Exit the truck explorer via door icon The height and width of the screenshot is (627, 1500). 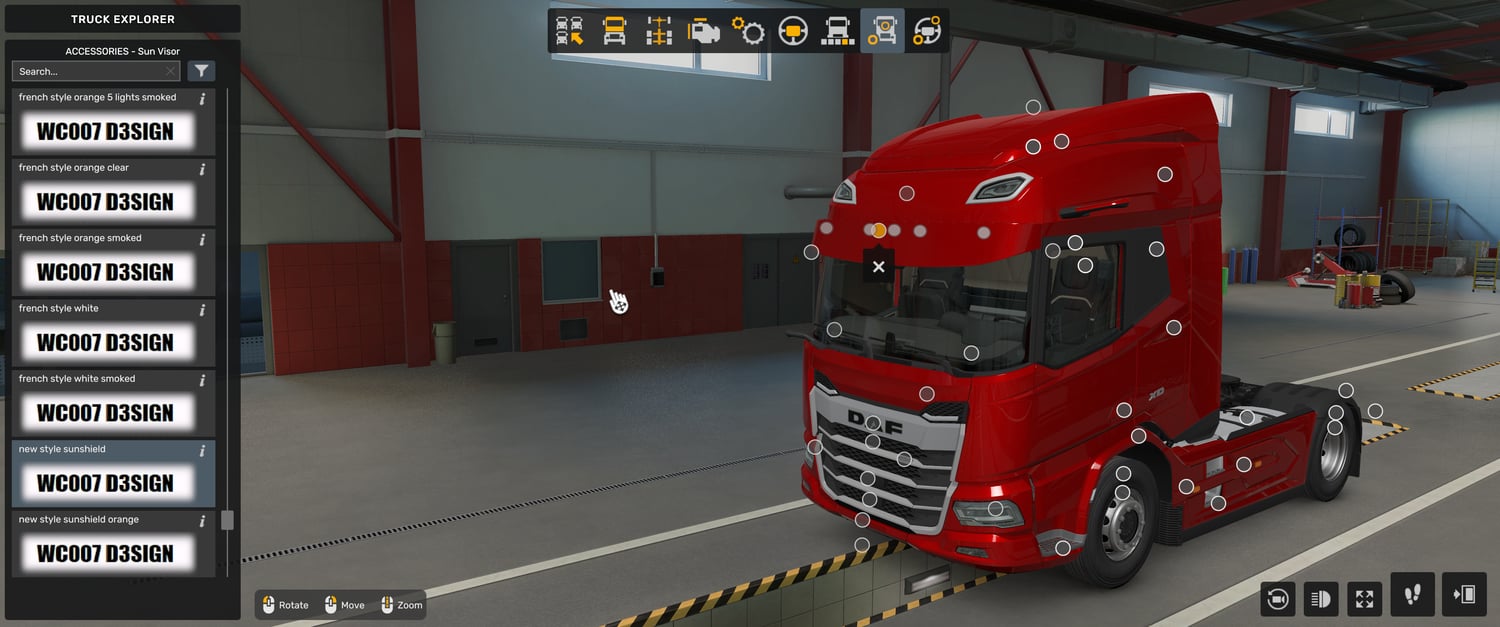(1464, 595)
